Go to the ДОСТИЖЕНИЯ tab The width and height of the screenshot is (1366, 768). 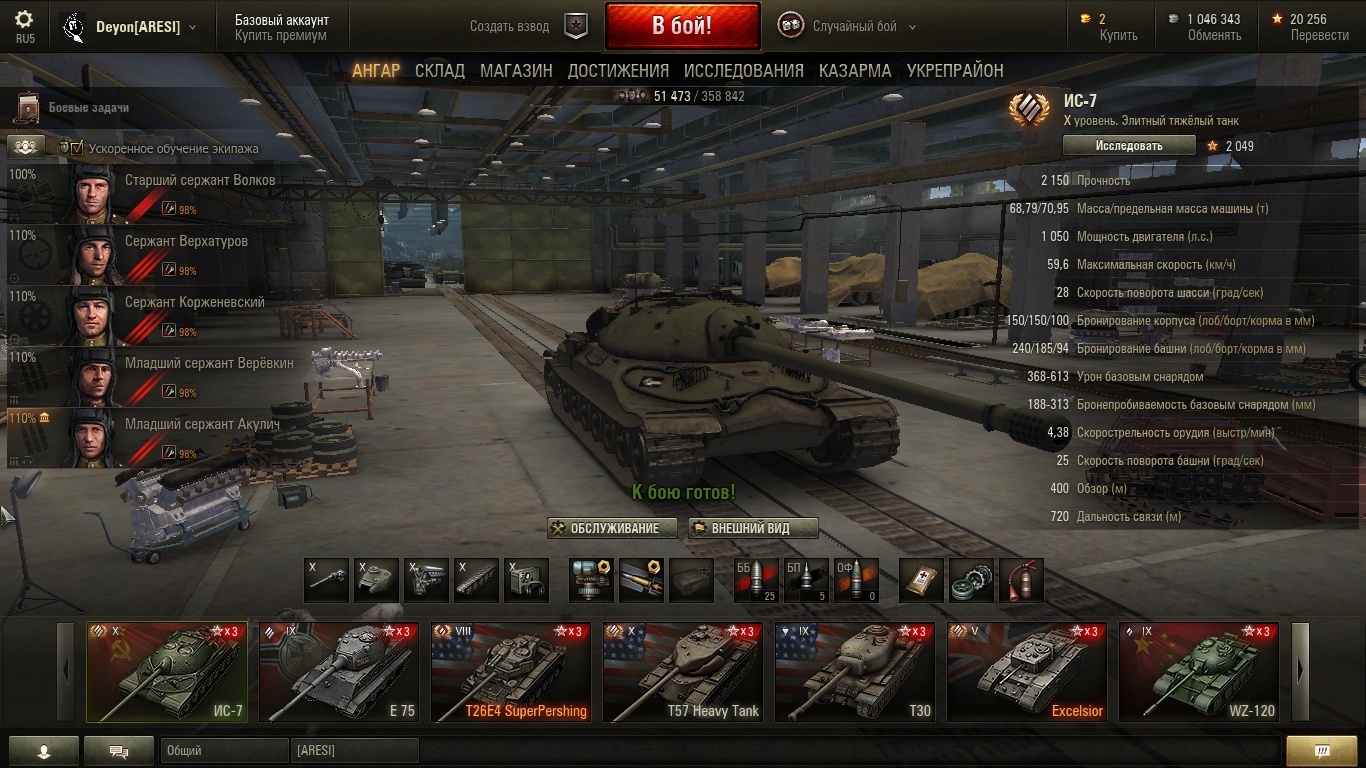click(x=618, y=70)
